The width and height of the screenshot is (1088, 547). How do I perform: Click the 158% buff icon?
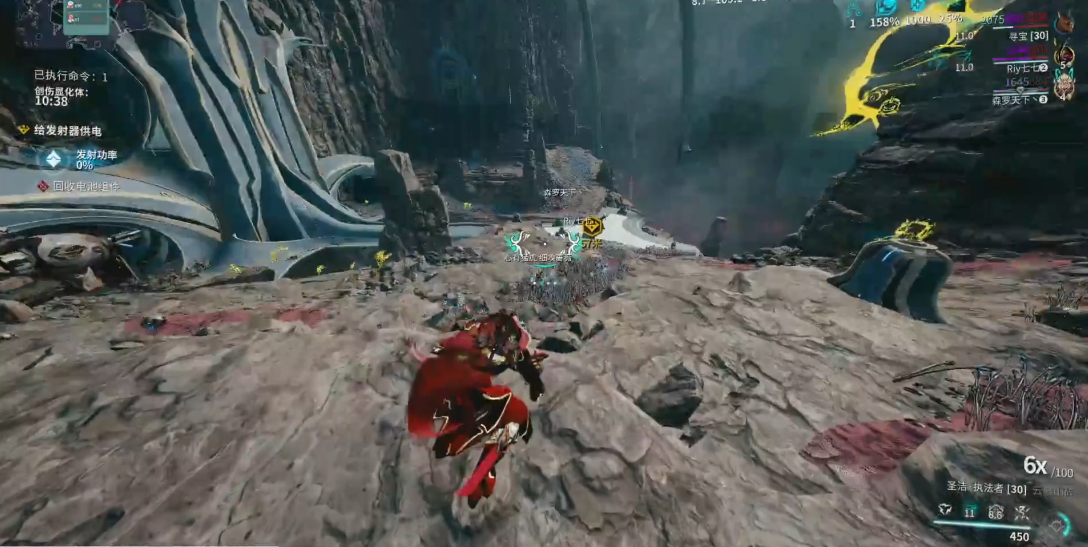pos(886,7)
